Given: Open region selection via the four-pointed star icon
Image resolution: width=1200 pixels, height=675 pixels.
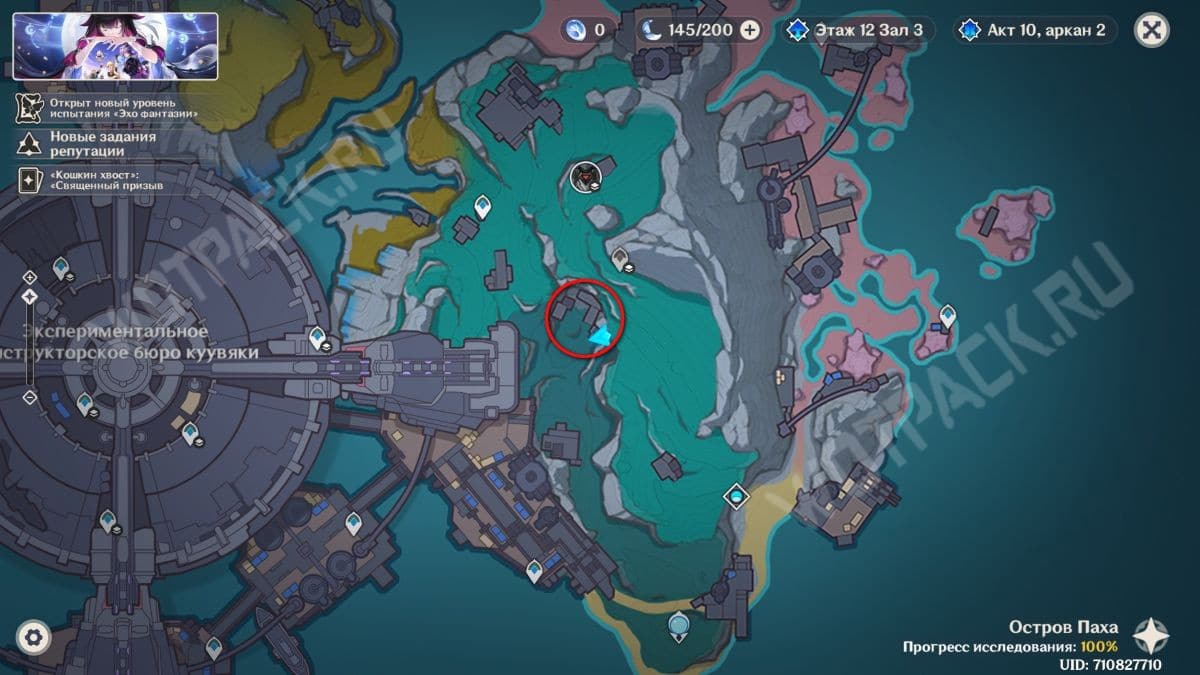Looking at the screenshot, I should coord(1153,634).
